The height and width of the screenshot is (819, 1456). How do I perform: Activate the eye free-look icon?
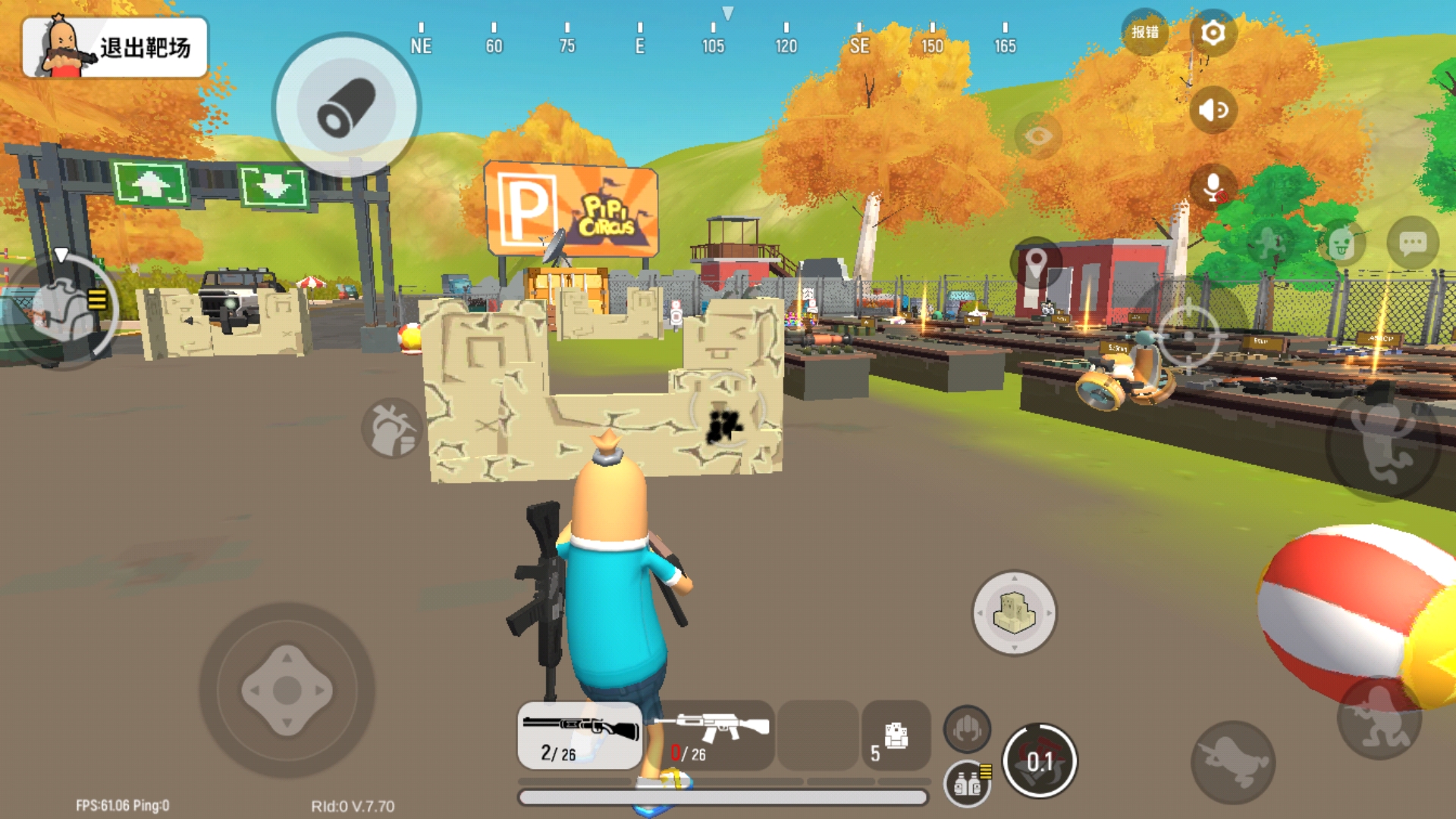tap(1037, 136)
